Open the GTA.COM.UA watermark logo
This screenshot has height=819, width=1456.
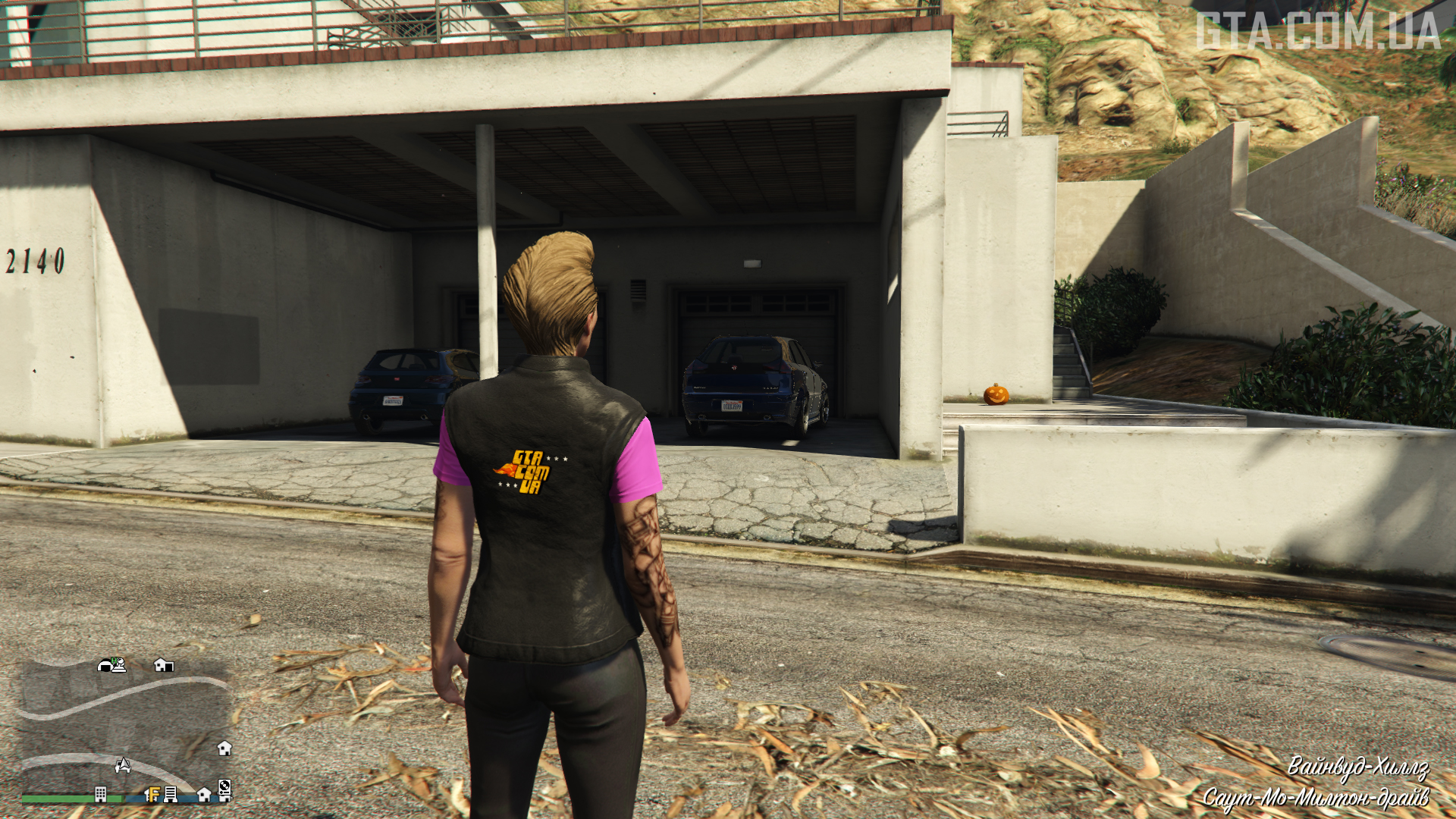click(x=1318, y=32)
